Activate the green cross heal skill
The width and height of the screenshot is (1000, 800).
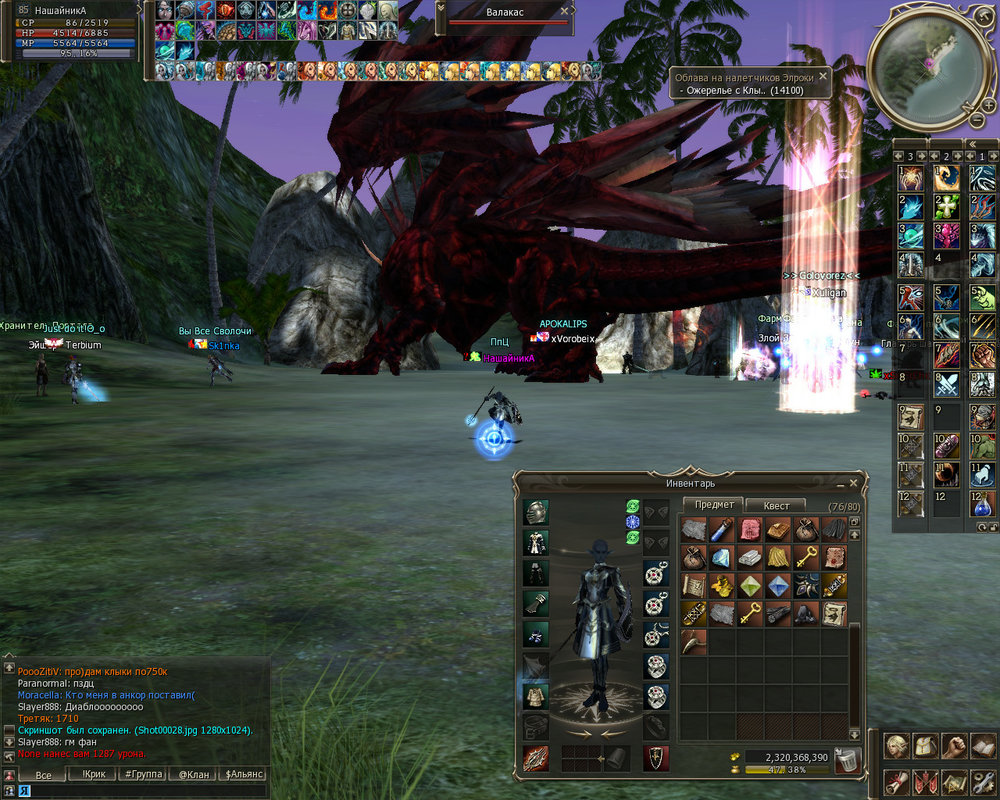946,207
